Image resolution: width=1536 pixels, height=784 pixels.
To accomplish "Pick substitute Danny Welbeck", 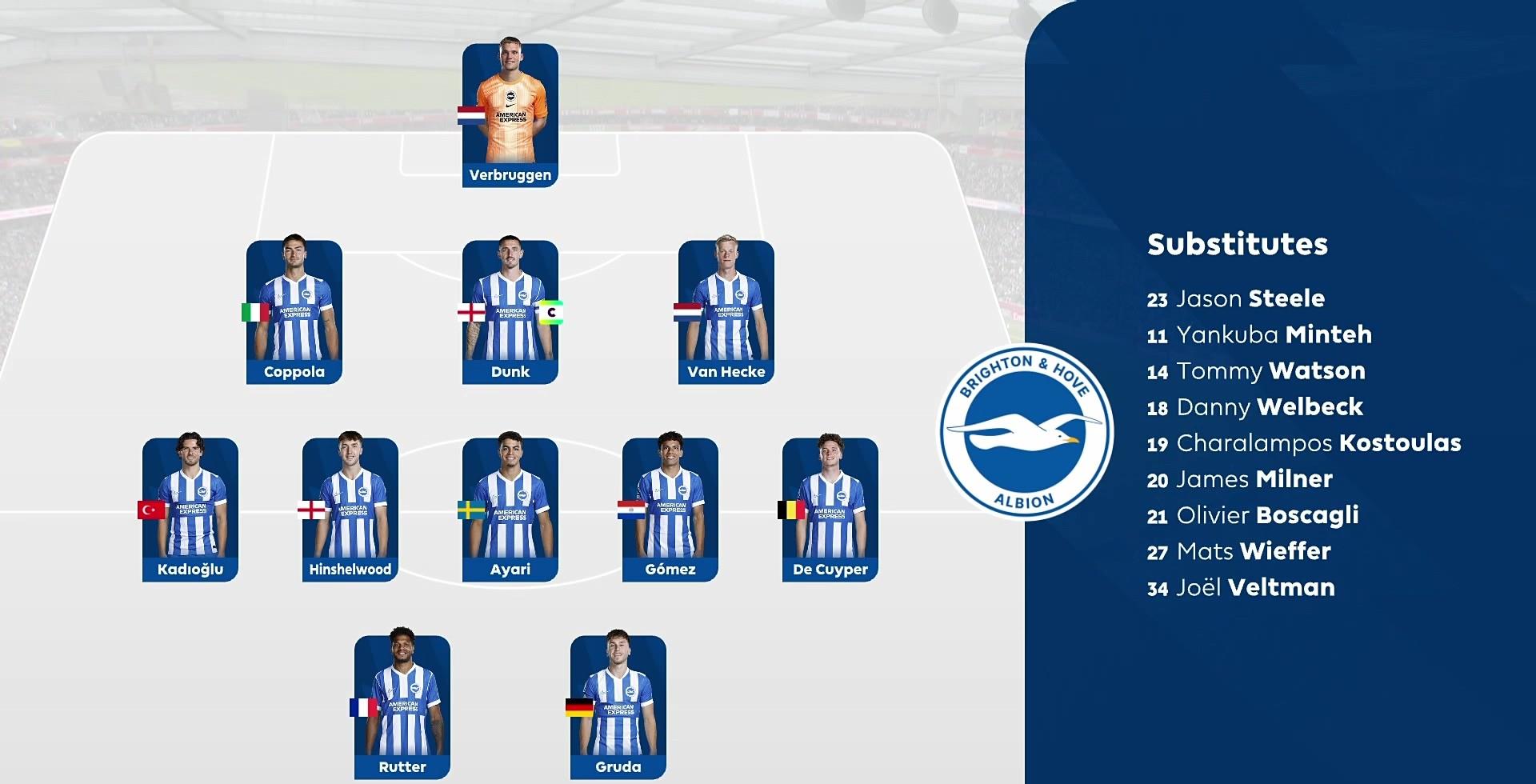I will coord(1254,407).
